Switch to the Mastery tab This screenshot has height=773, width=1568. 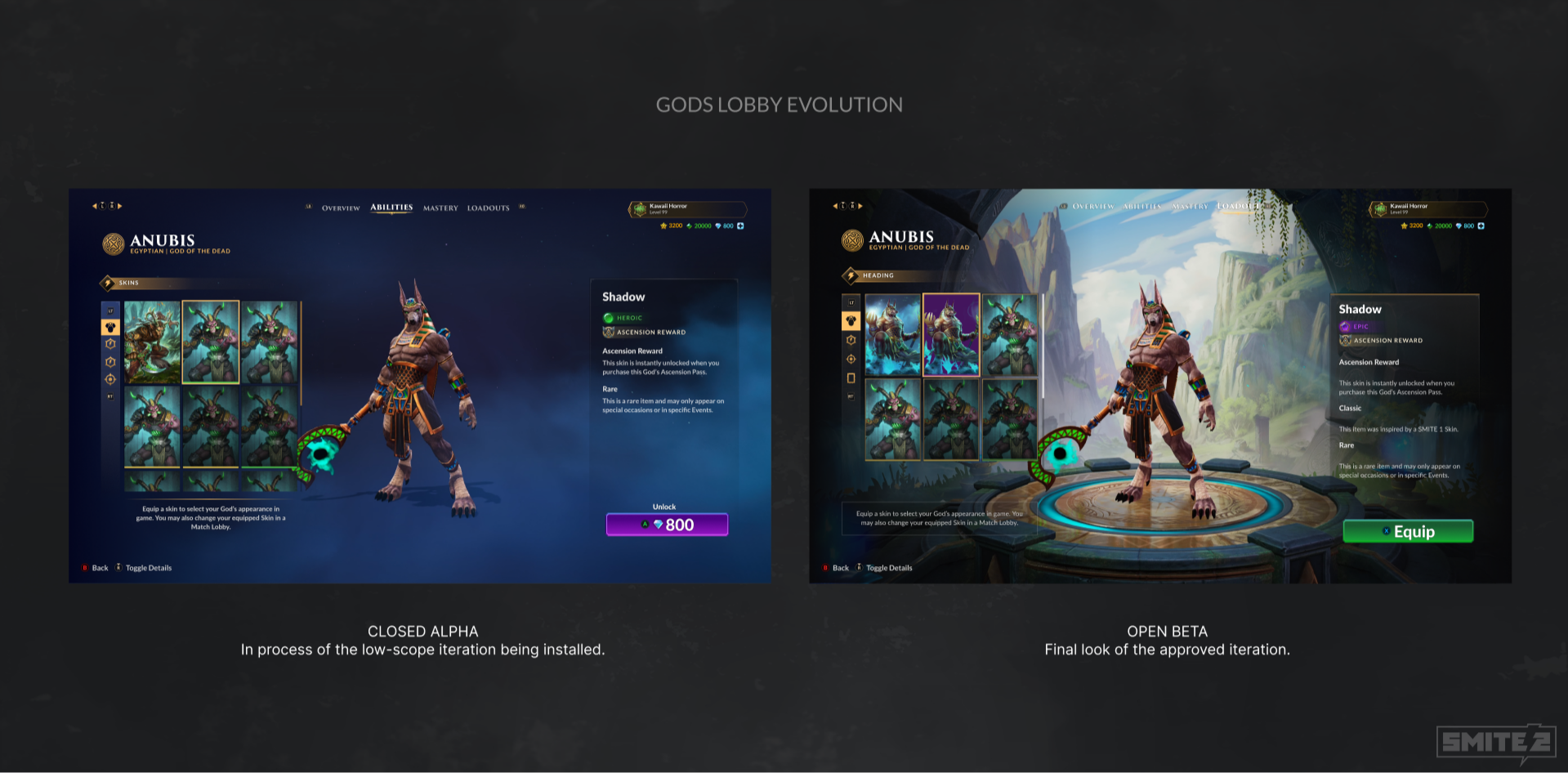[x=440, y=208]
